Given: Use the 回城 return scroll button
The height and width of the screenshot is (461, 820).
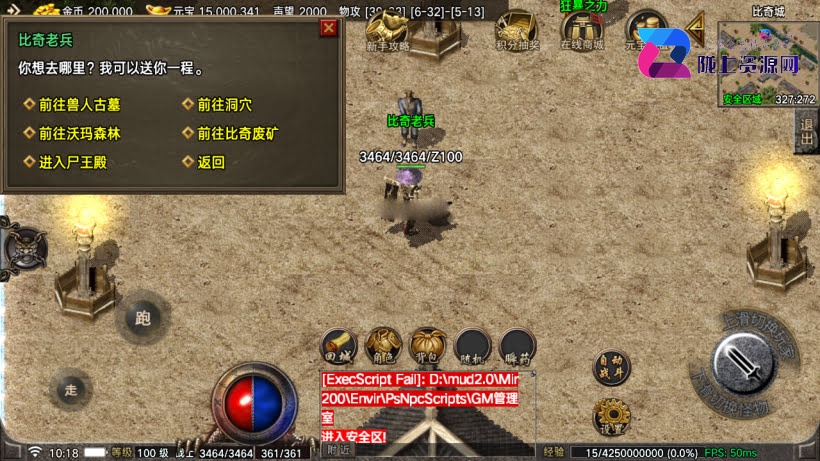Looking at the screenshot, I should [339, 345].
